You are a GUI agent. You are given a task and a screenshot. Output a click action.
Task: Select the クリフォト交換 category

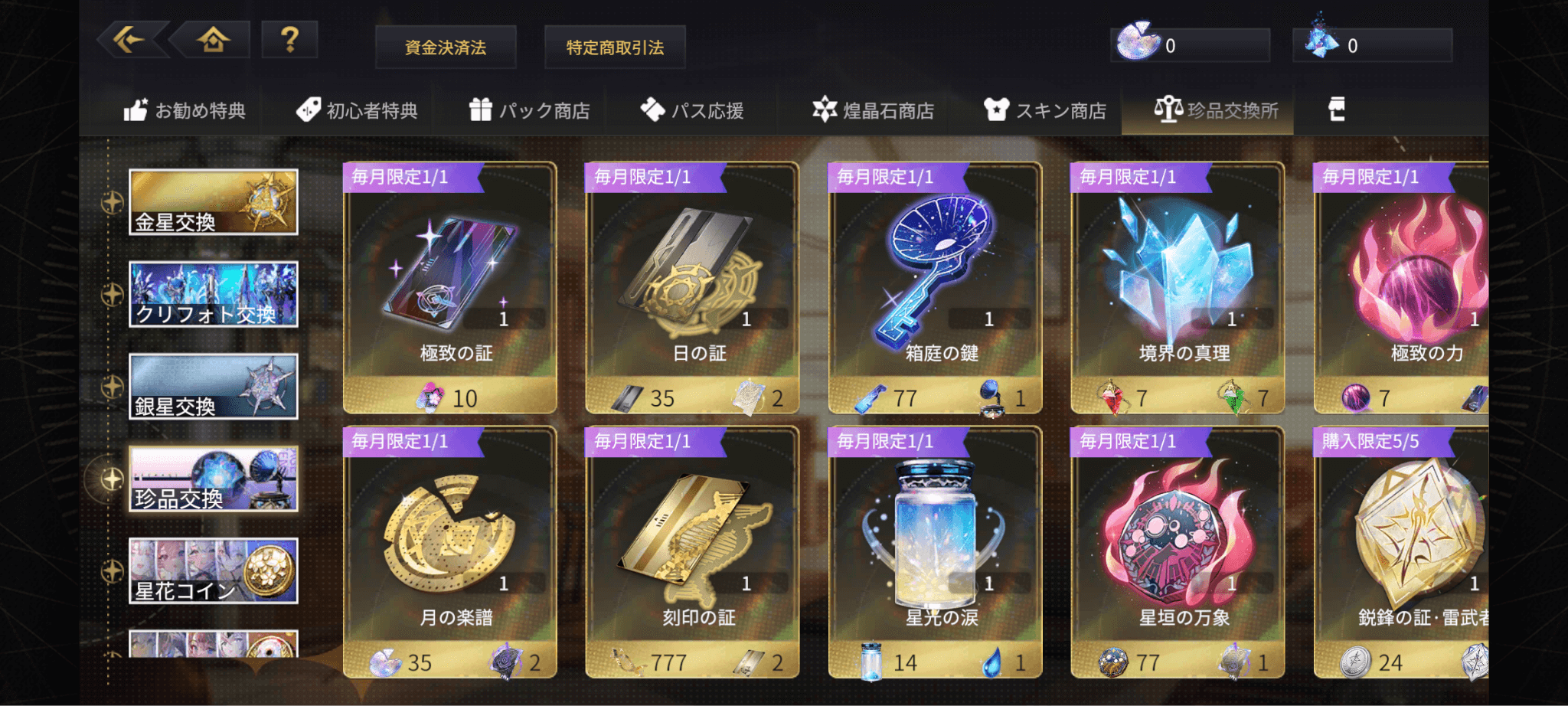coord(213,295)
